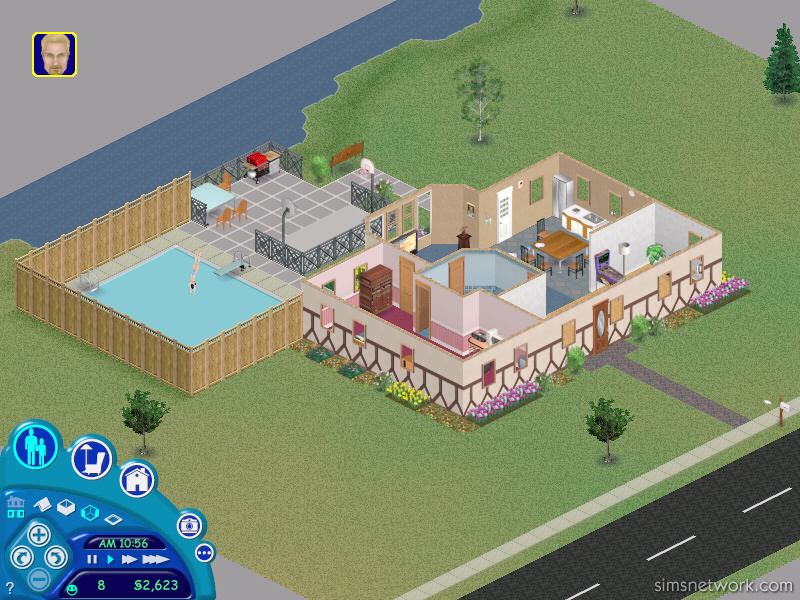Rotate view counter-clockwise with right arrow button
800x600 pixels.
click(56, 557)
